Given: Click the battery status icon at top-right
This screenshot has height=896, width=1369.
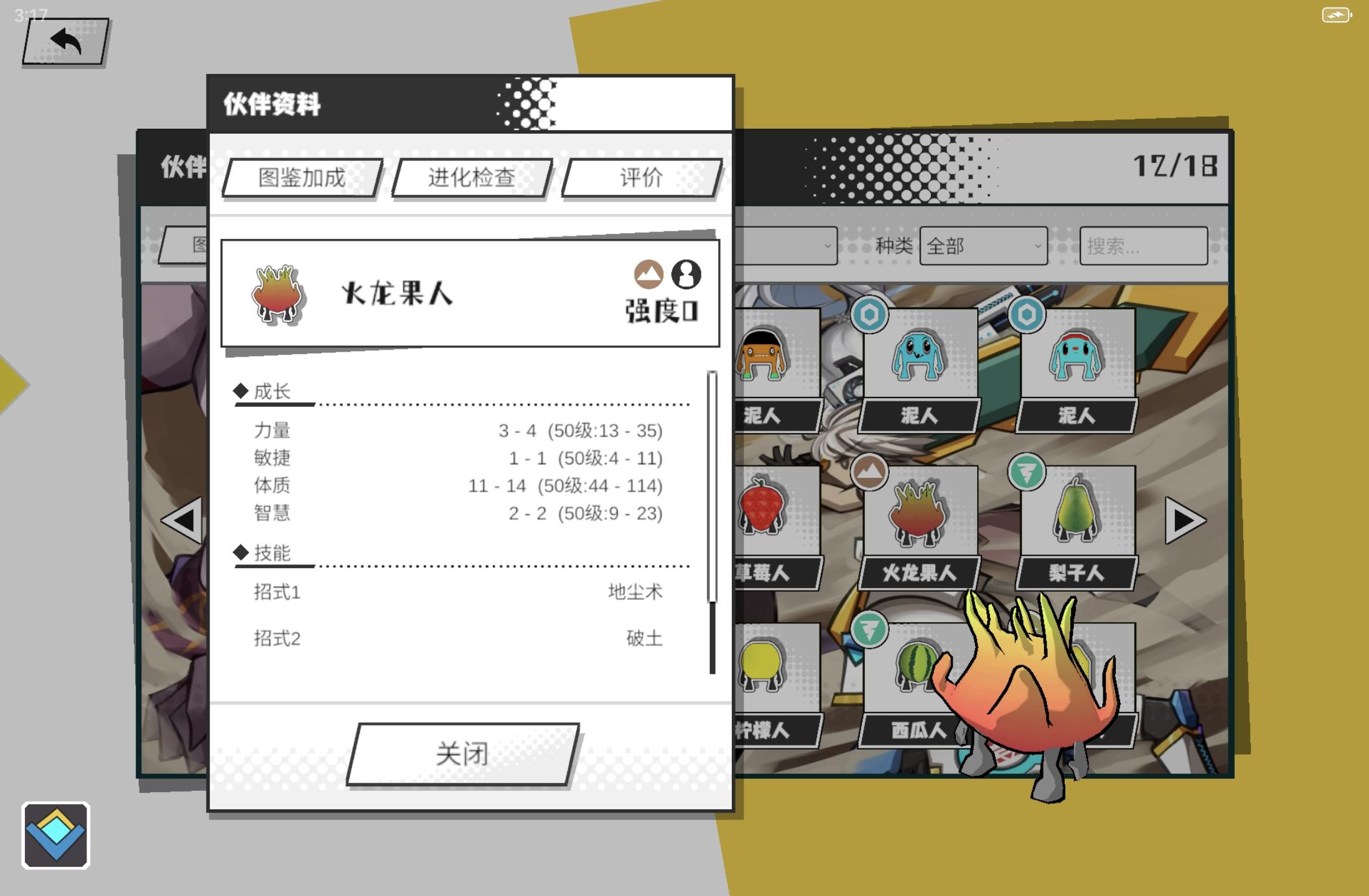Looking at the screenshot, I should pyautogui.click(x=1335, y=14).
